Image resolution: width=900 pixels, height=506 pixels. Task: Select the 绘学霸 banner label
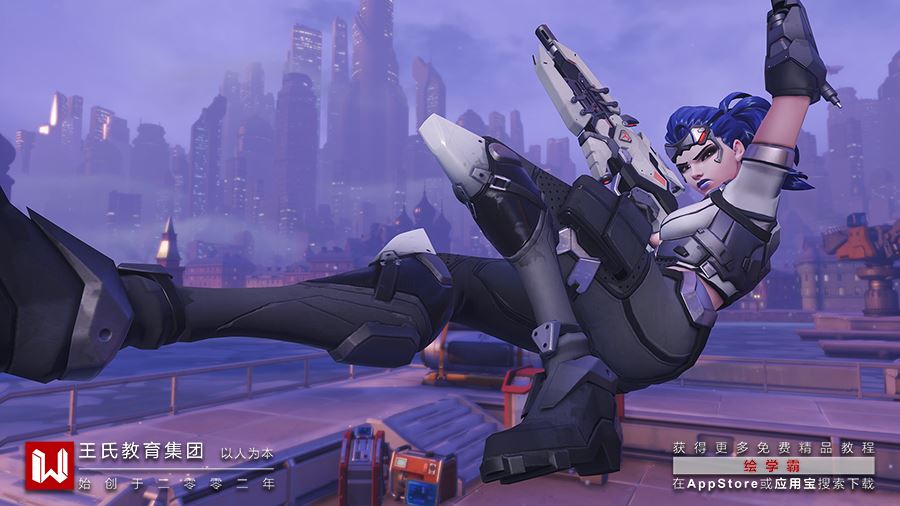coord(772,466)
